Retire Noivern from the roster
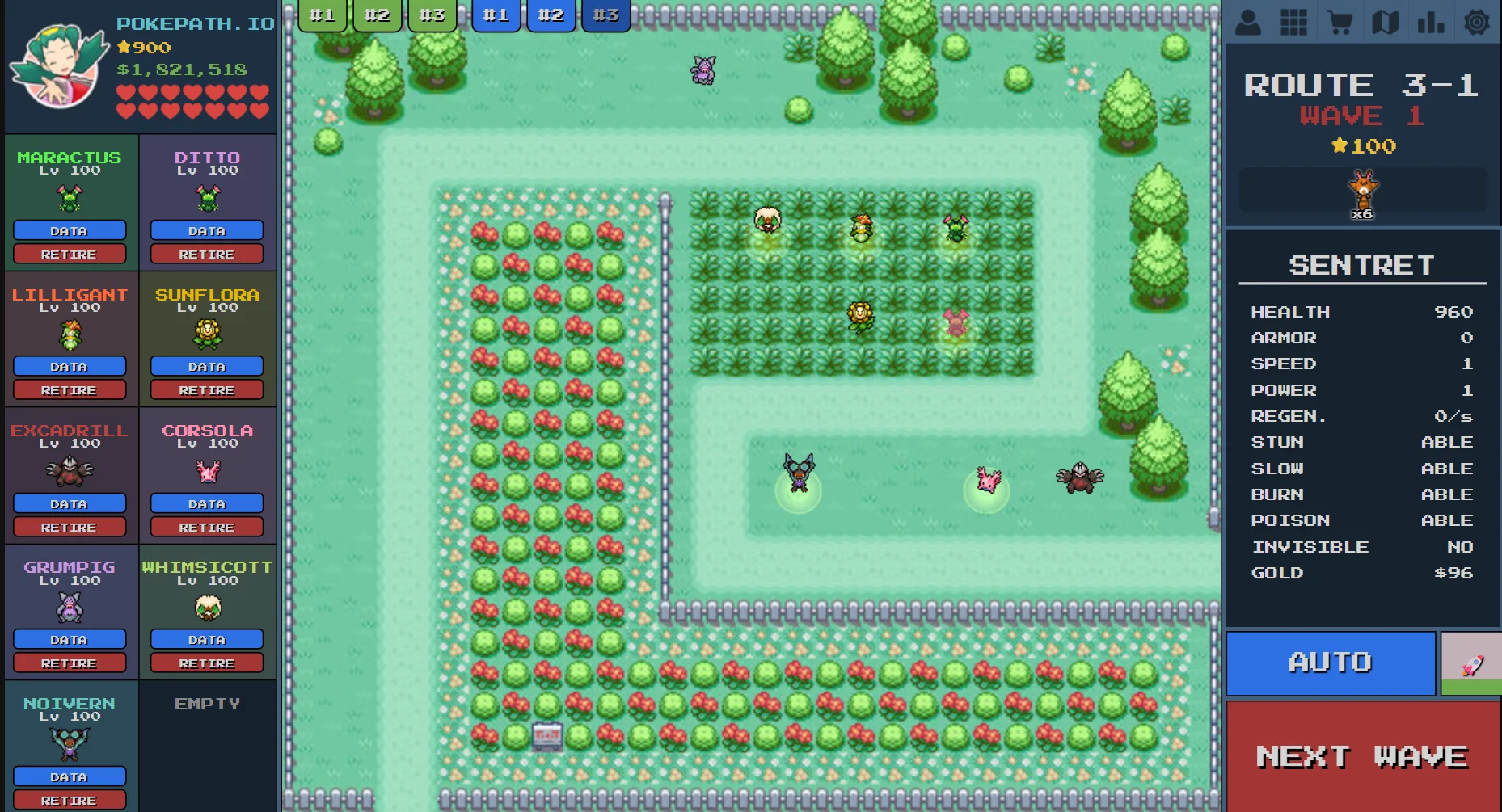Screen dimensions: 1502x812 (70, 800)
